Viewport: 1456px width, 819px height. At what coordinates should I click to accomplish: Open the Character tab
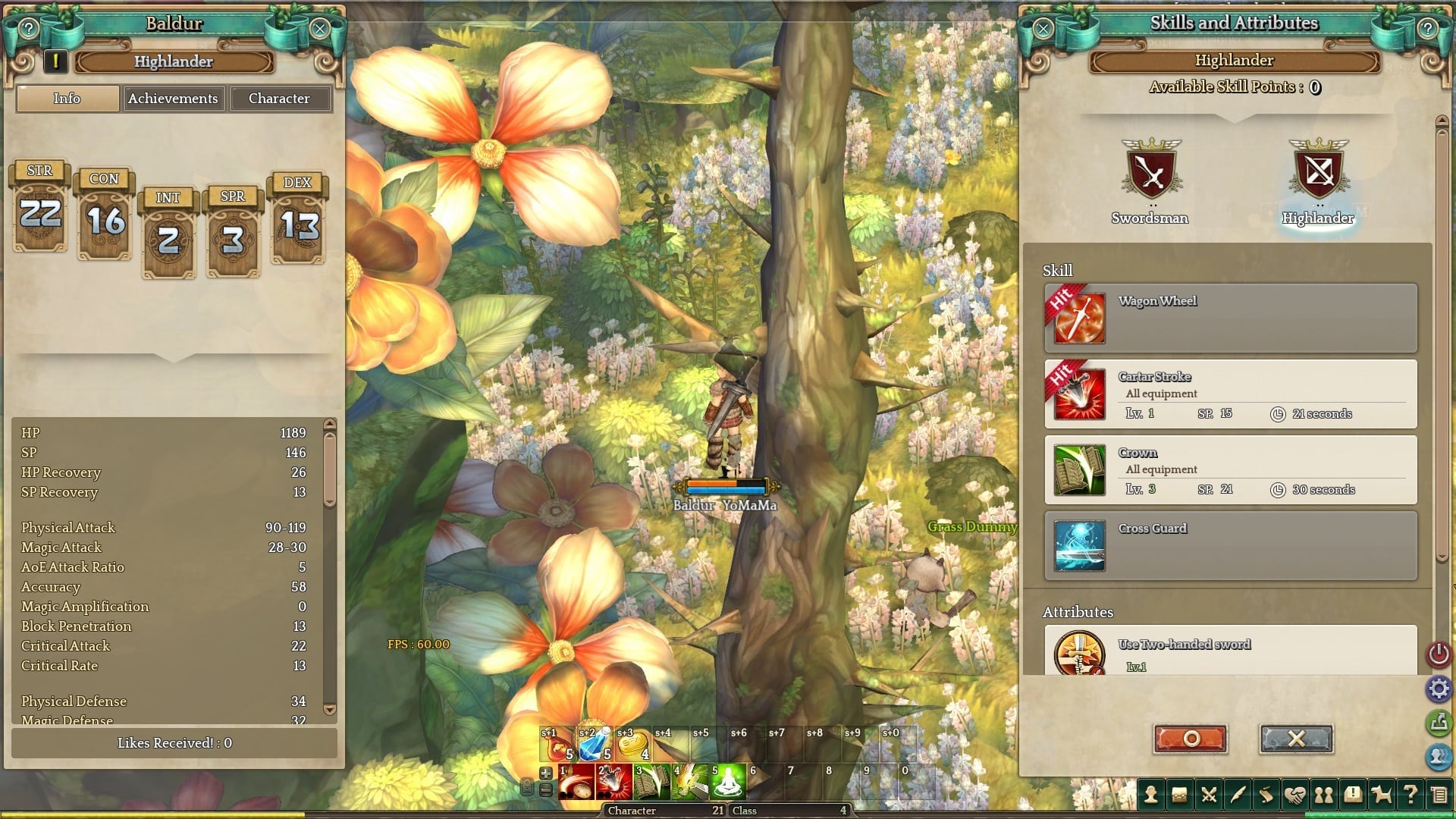[x=279, y=99]
